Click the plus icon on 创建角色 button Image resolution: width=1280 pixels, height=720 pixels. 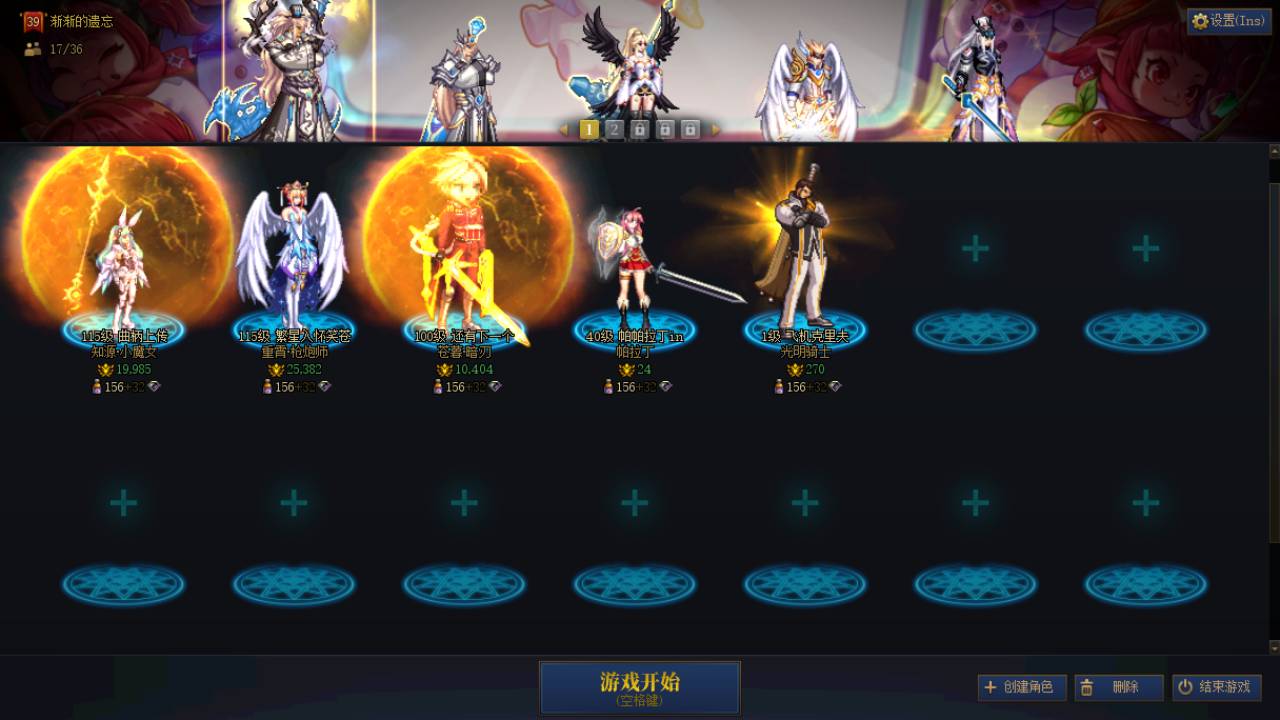pos(989,687)
